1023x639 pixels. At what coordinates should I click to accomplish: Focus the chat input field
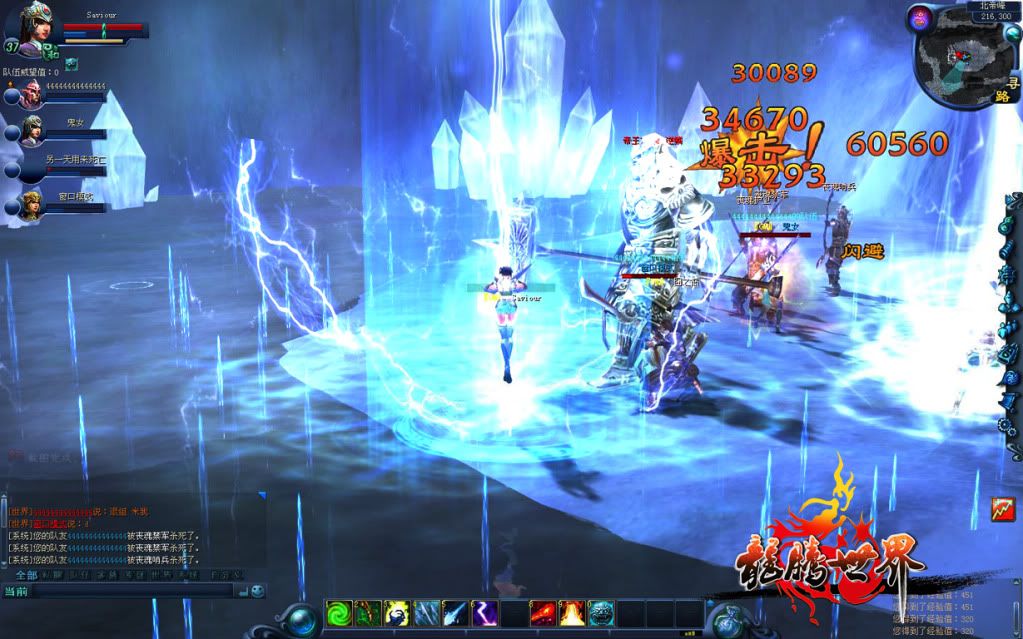point(130,591)
